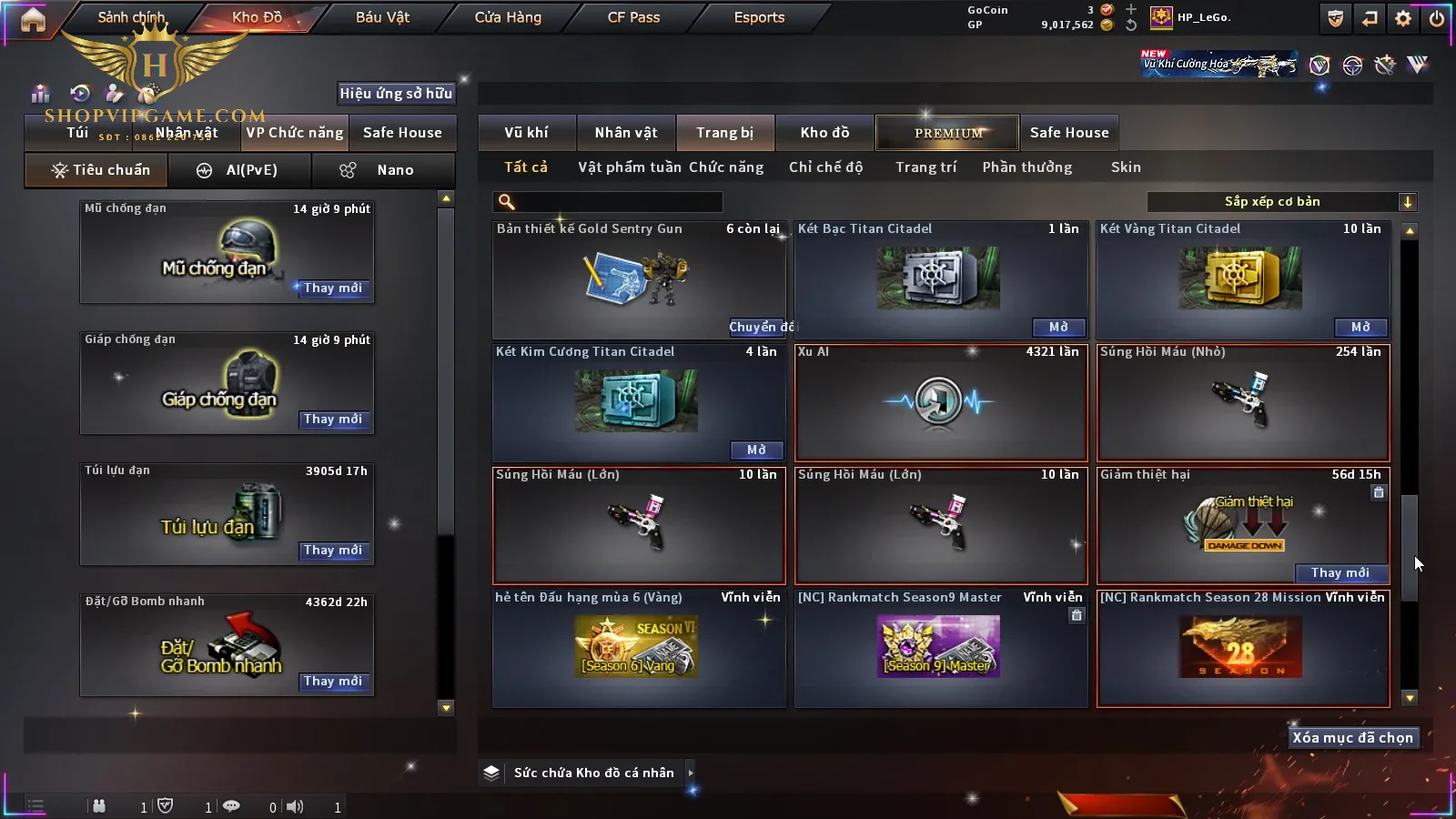
Task: Open the Esports menu
Action: tap(759, 17)
